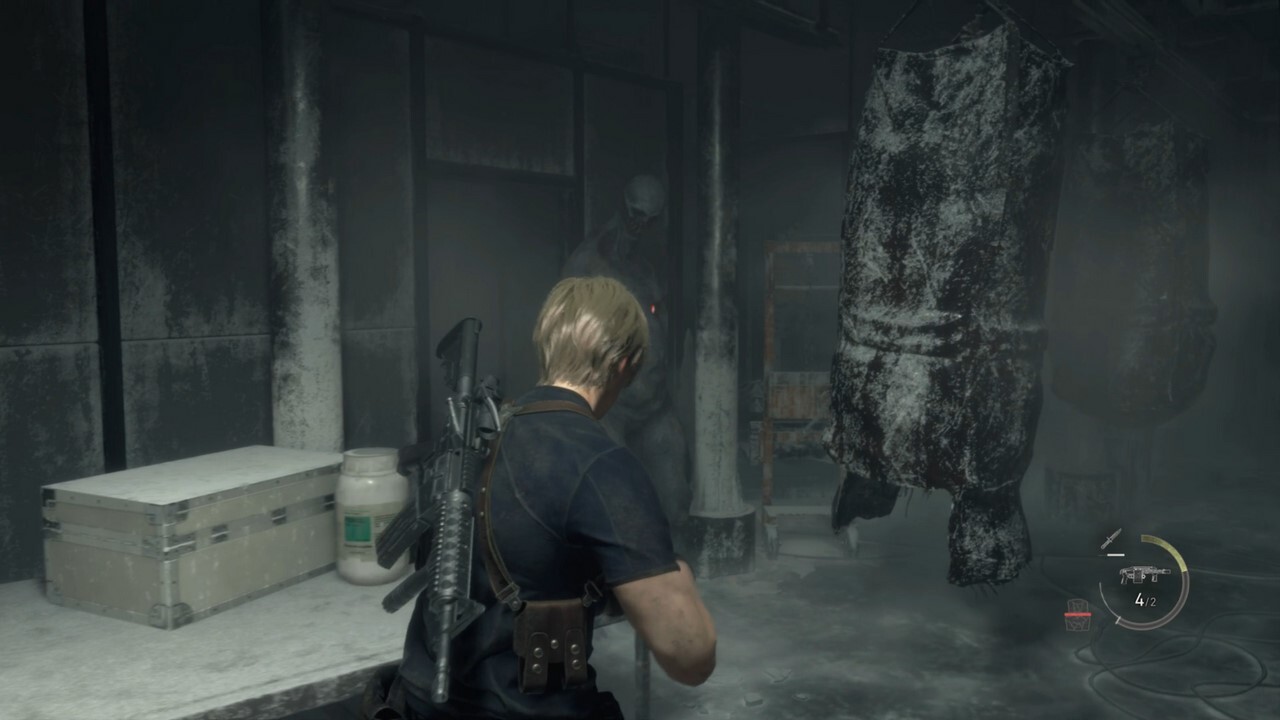Click the grenade item icon beside the health gauge
This screenshot has height=720, width=1280.
coord(1077,622)
